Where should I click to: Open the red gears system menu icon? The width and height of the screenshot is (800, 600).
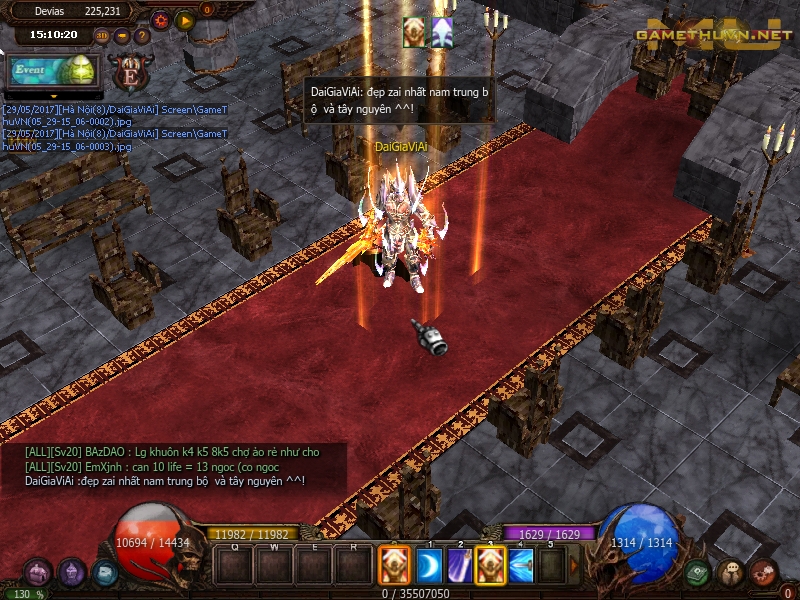(x=763, y=573)
